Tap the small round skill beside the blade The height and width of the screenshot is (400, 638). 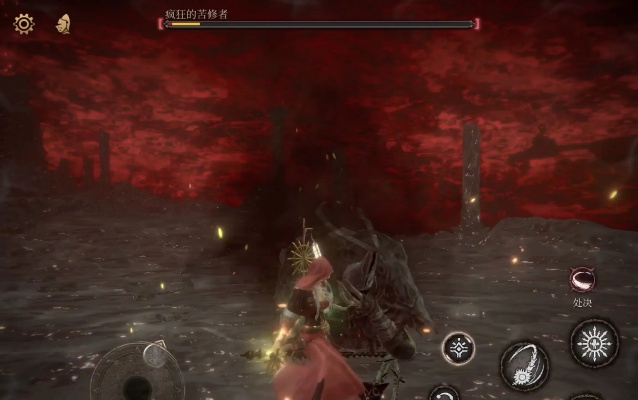(x=459, y=348)
